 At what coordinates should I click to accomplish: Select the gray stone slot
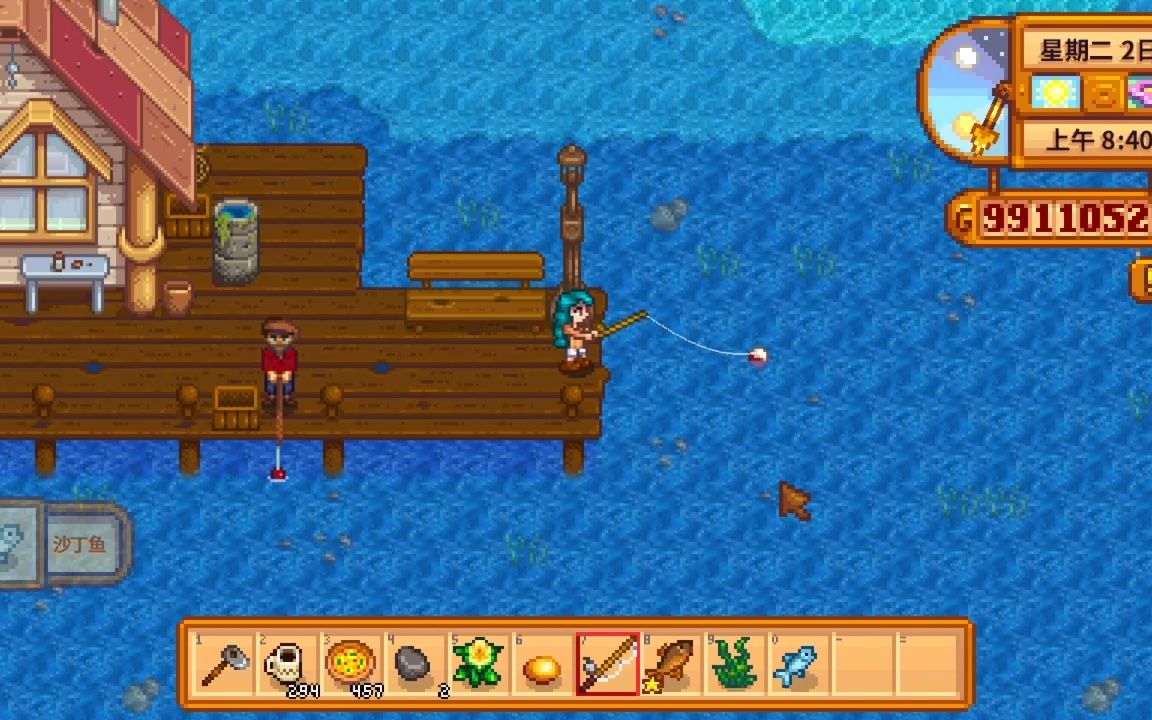pyautogui.click(x=414, y=664)
